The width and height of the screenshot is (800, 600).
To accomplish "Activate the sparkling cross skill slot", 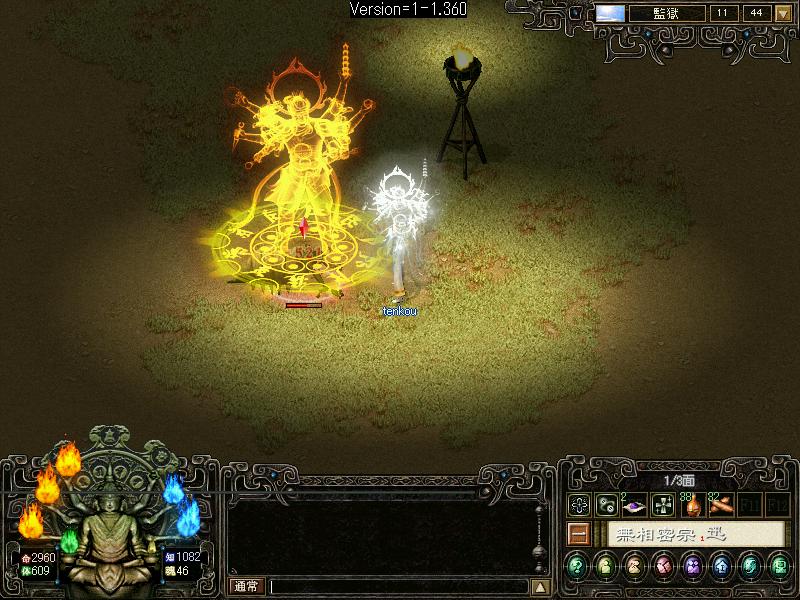I will coord(662,505).
